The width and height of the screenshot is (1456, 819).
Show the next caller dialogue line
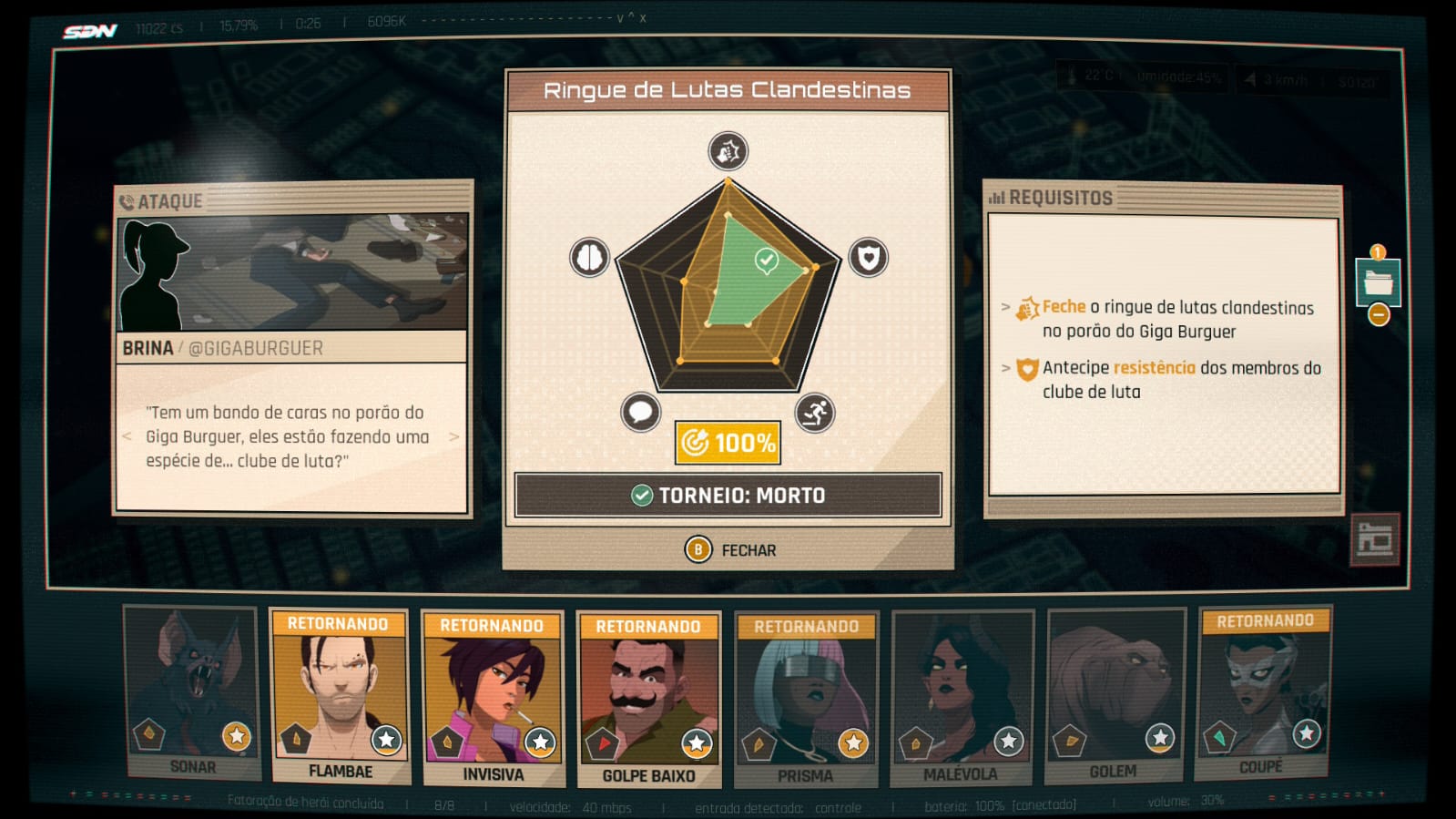(454, 437)
